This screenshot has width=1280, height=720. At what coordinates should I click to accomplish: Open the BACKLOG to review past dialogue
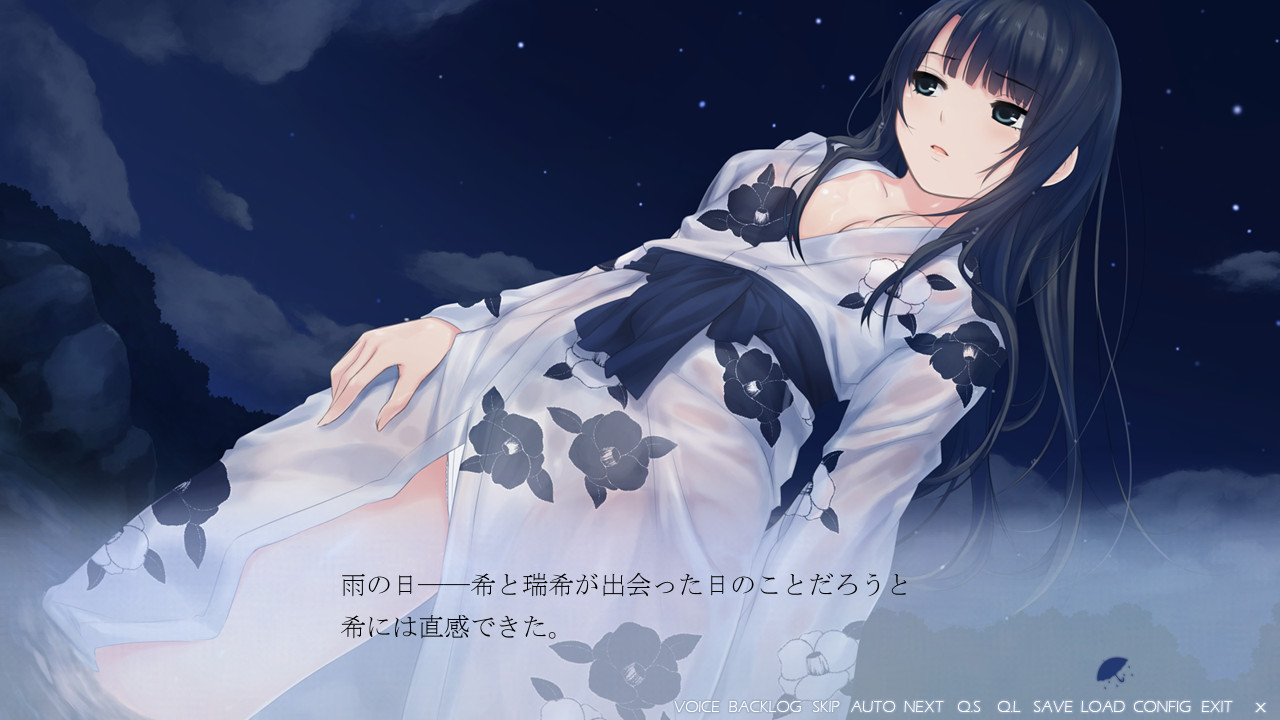point(768,708)
